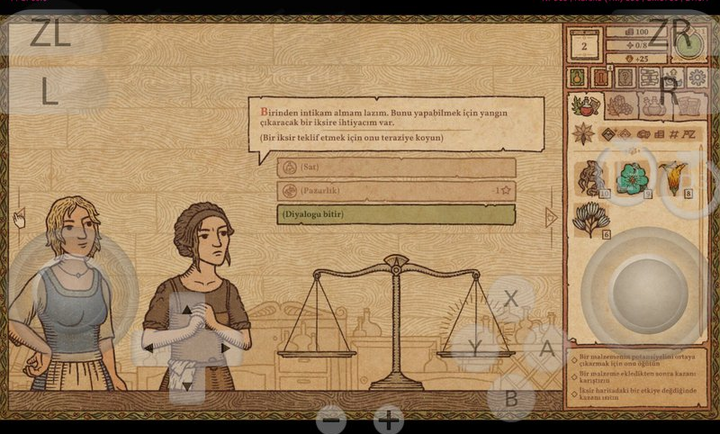Click the right arrow beside the dialogue
This screenshot has height=434, width=720.
point(551,217)
